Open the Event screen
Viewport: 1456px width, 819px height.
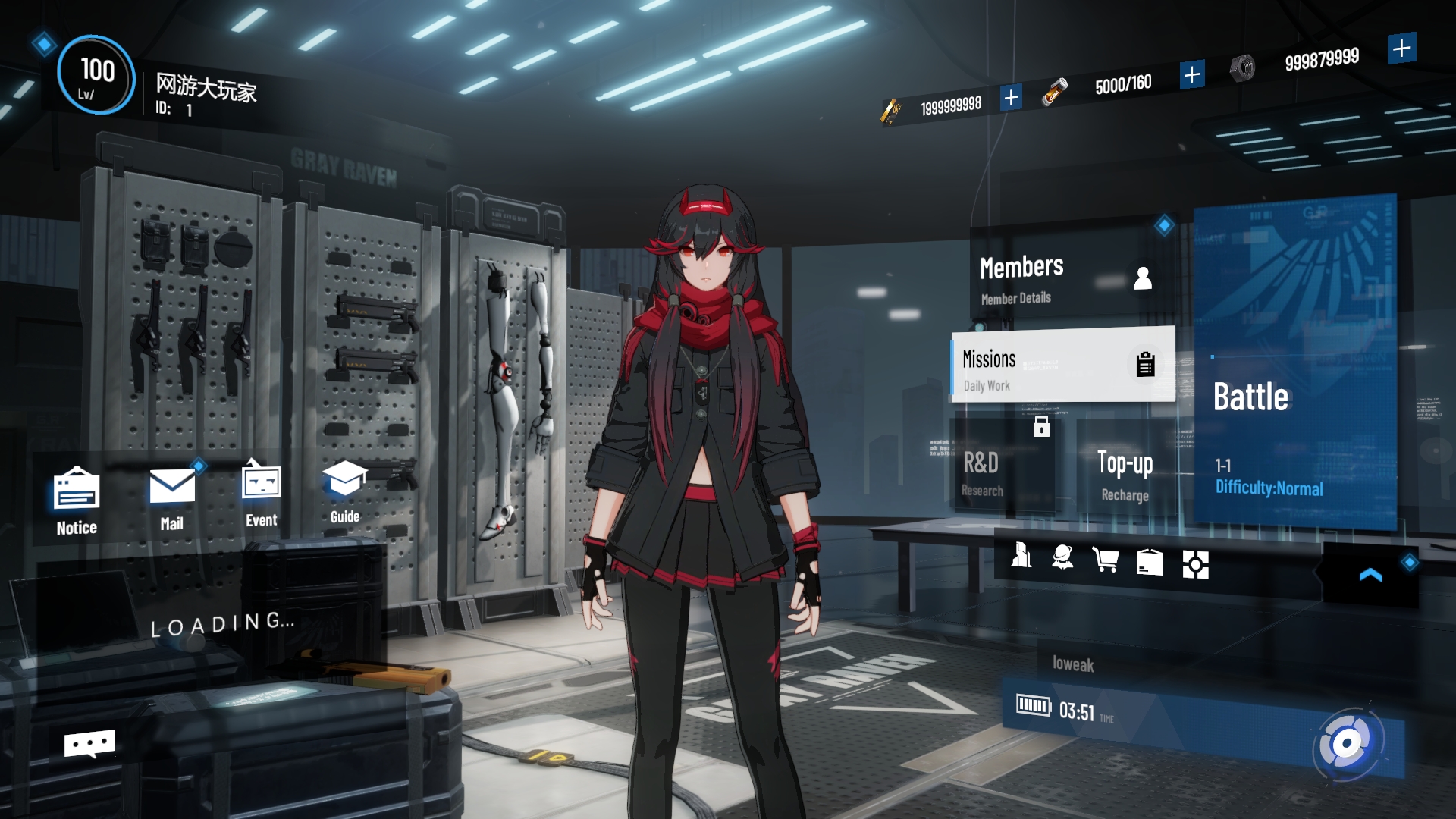pos(261,494)
